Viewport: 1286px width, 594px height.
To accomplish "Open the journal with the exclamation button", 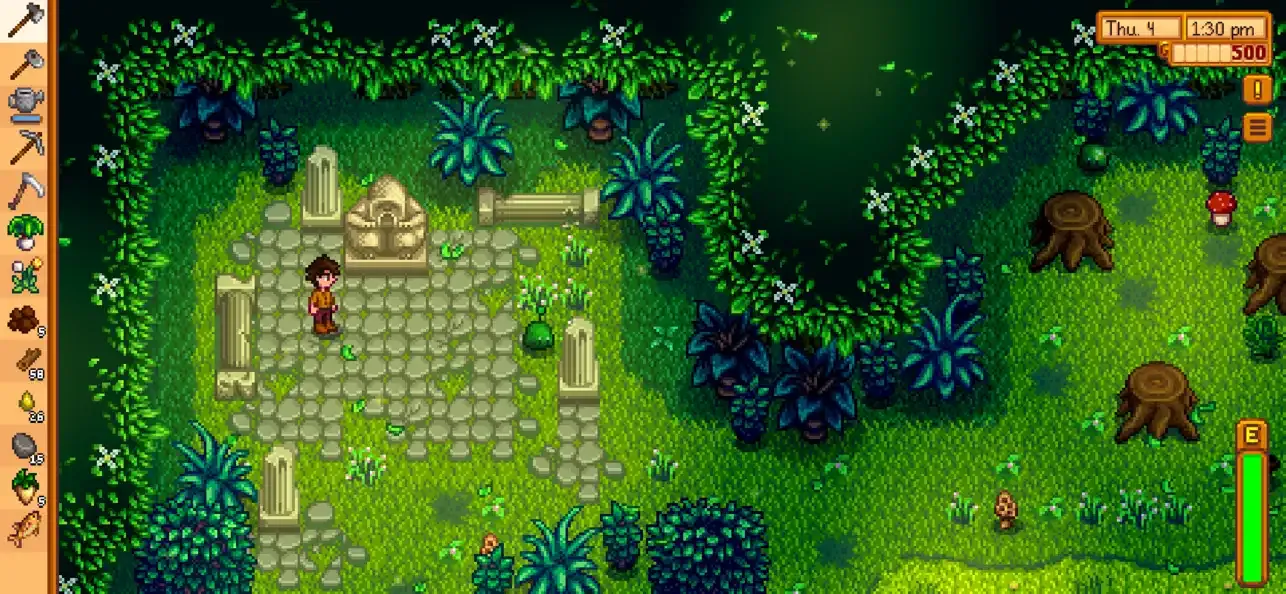I will tap(1257, 90).
